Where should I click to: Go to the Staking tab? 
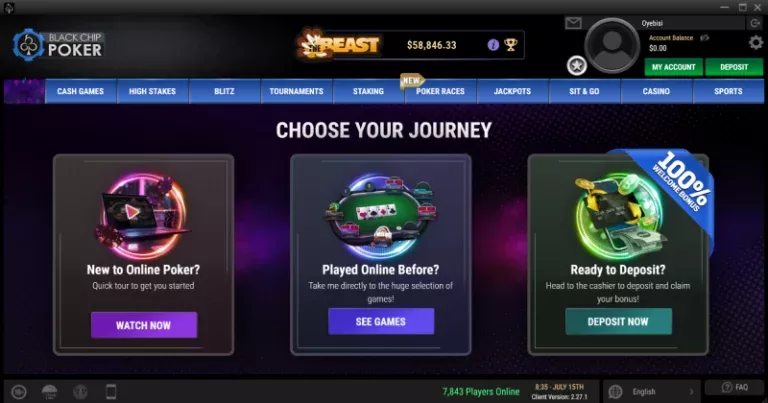click(368, 91)
